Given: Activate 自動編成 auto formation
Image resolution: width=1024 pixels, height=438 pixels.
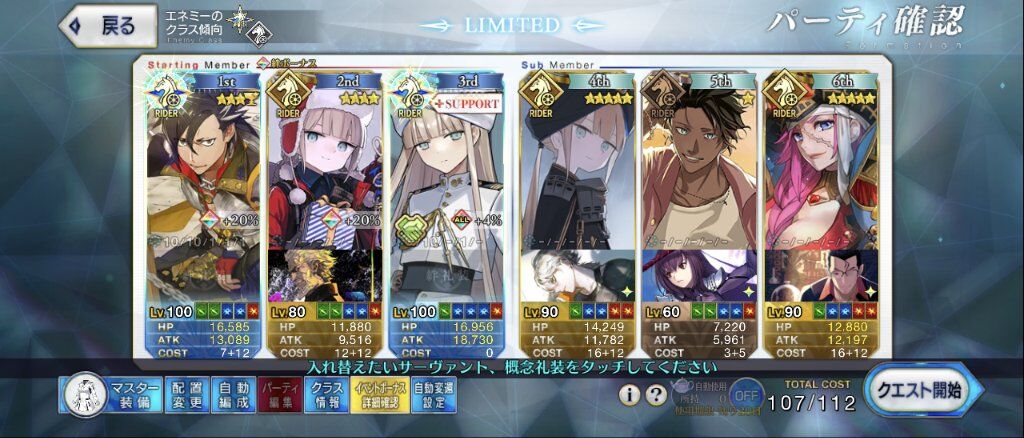Looking at the screenshot, I should [x=233, y=395].
